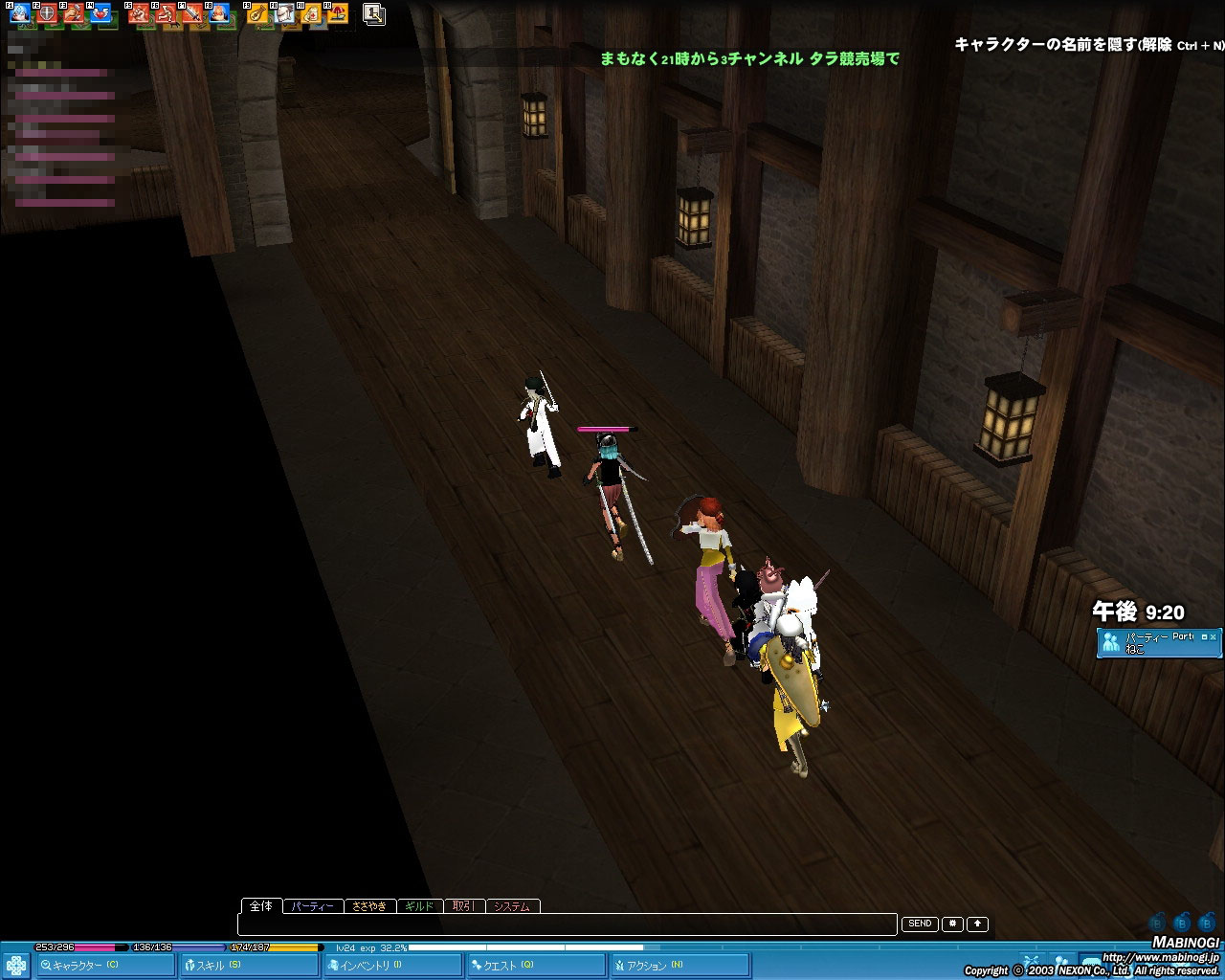Viewport: 1225px width, 980px height.
Task: Show the 取引 trade chat tab
Action: click(463, 906)
